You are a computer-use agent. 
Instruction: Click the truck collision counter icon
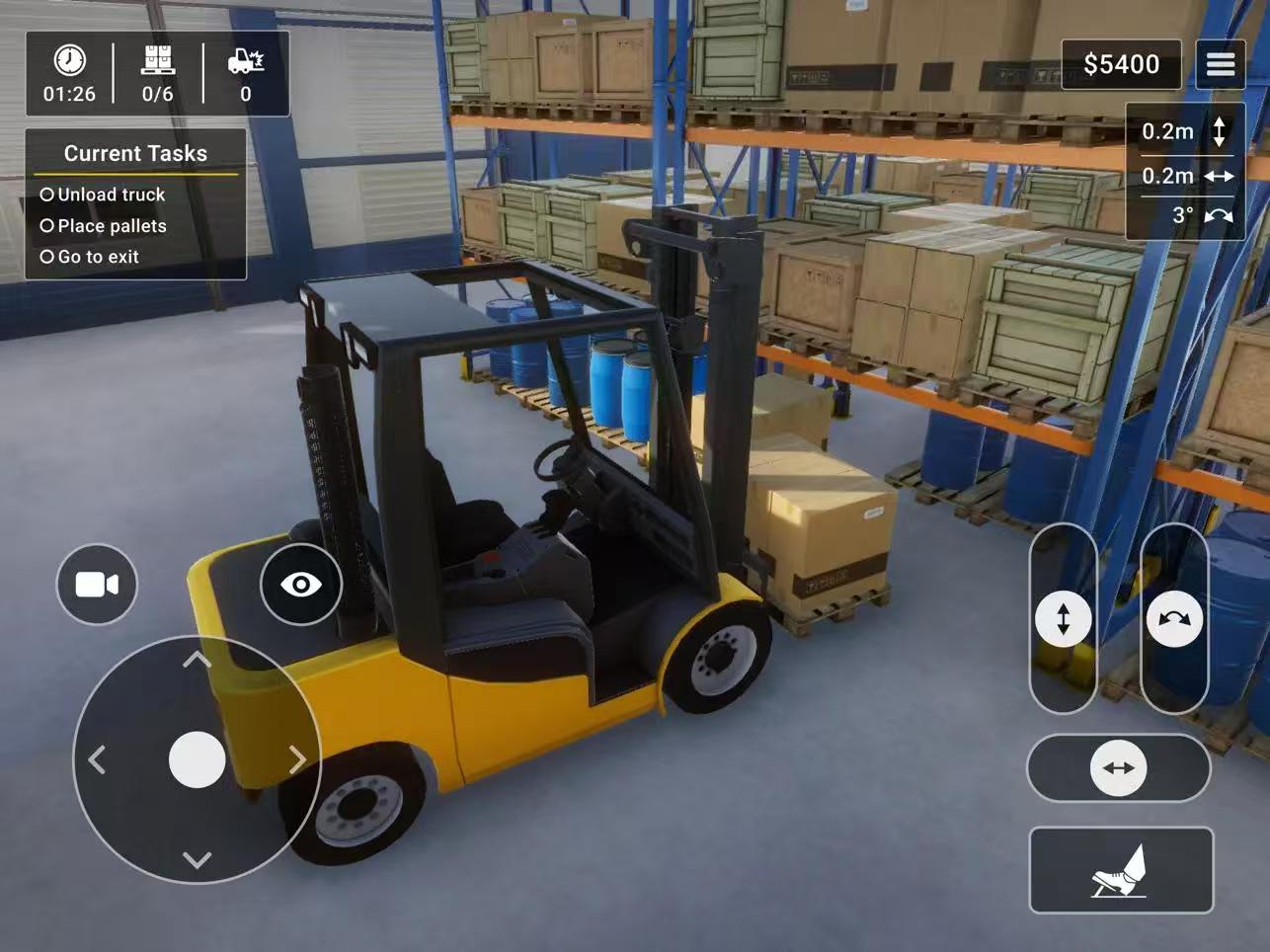click(245, 59)
